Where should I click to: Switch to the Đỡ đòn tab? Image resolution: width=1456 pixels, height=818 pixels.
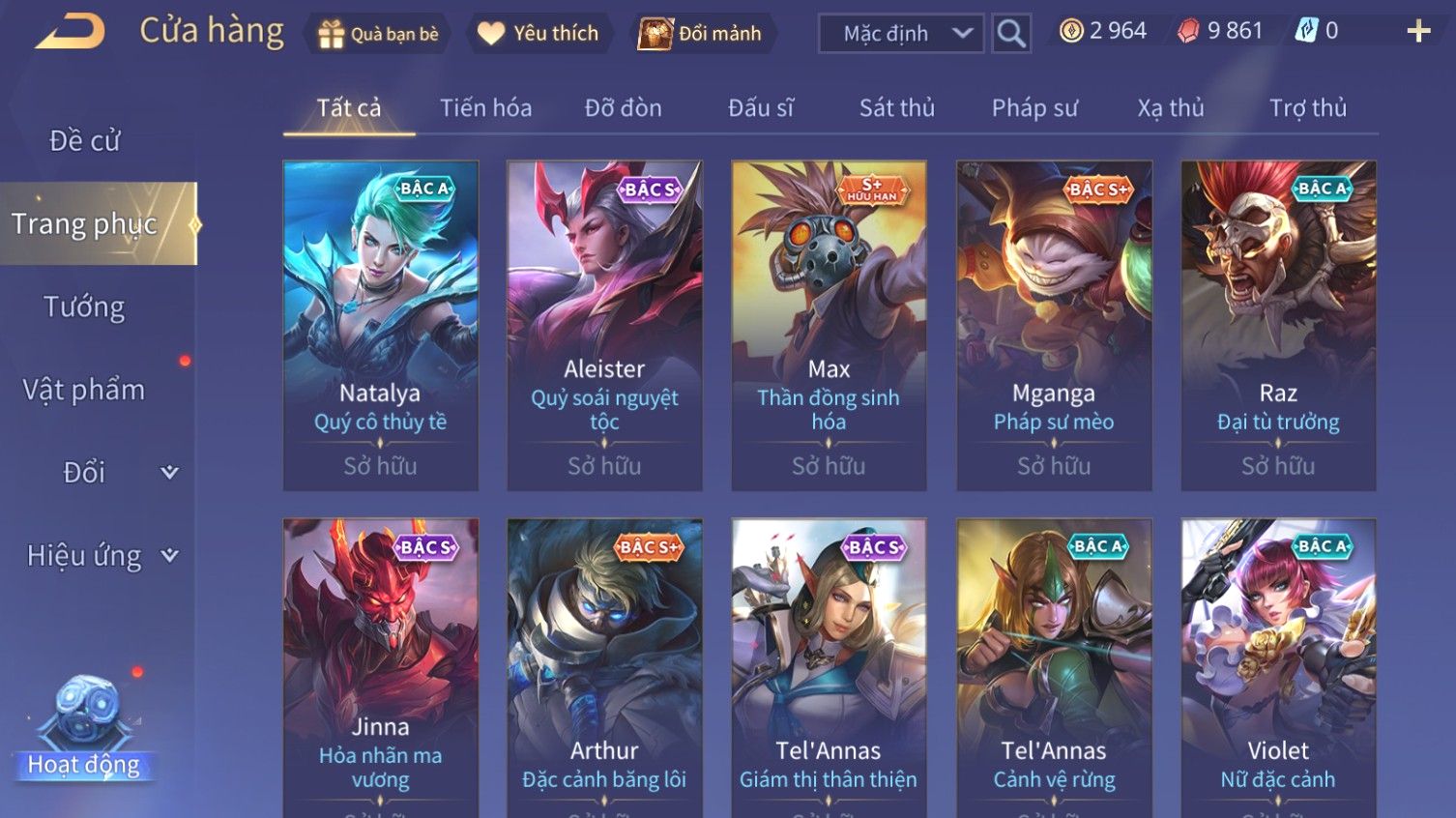[x=623, y=107]
